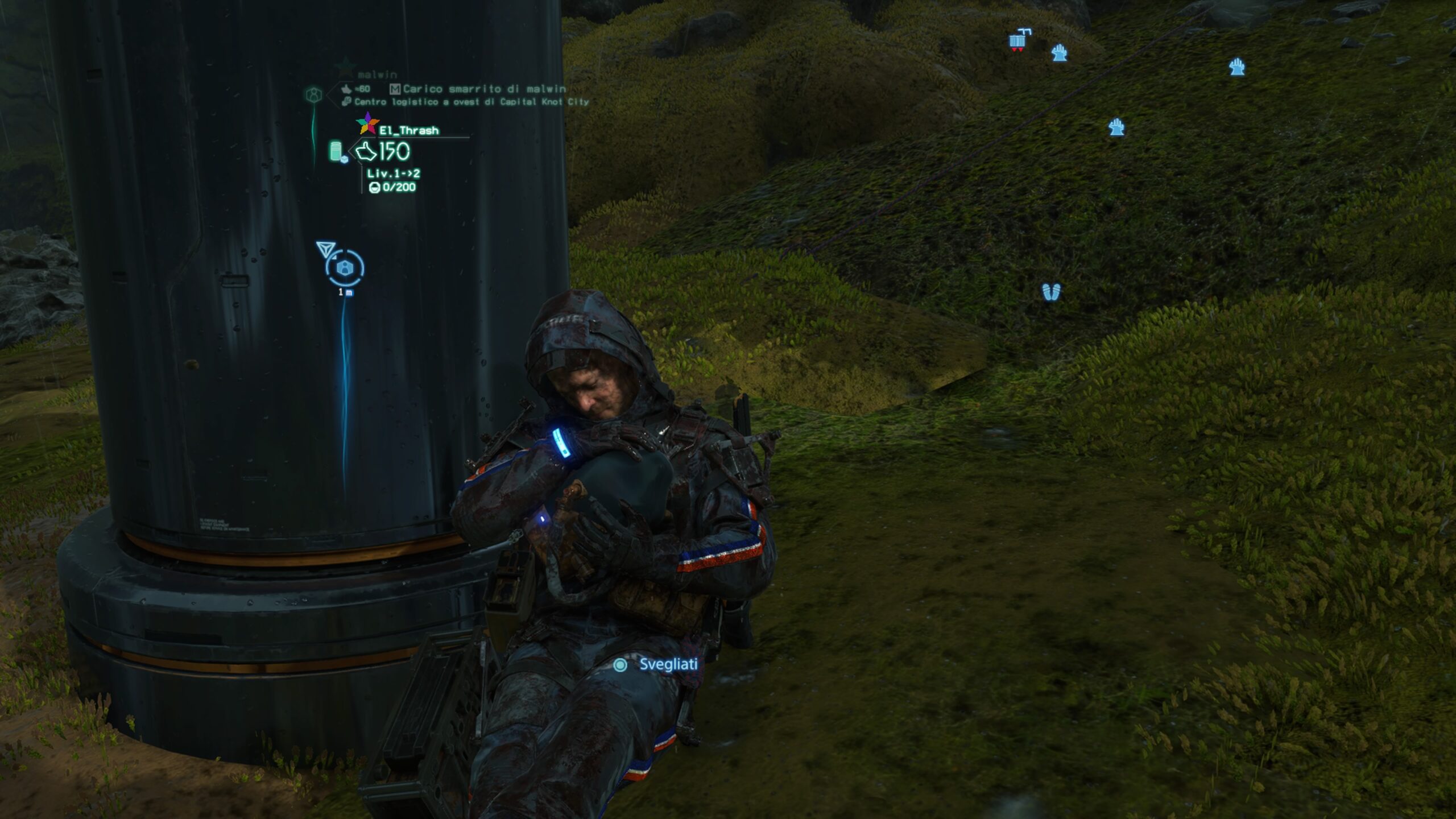Viewport: 1456px width, 819px height.
Task: Open the Carico smarrito di malwin entry
Action: point(484,89)
